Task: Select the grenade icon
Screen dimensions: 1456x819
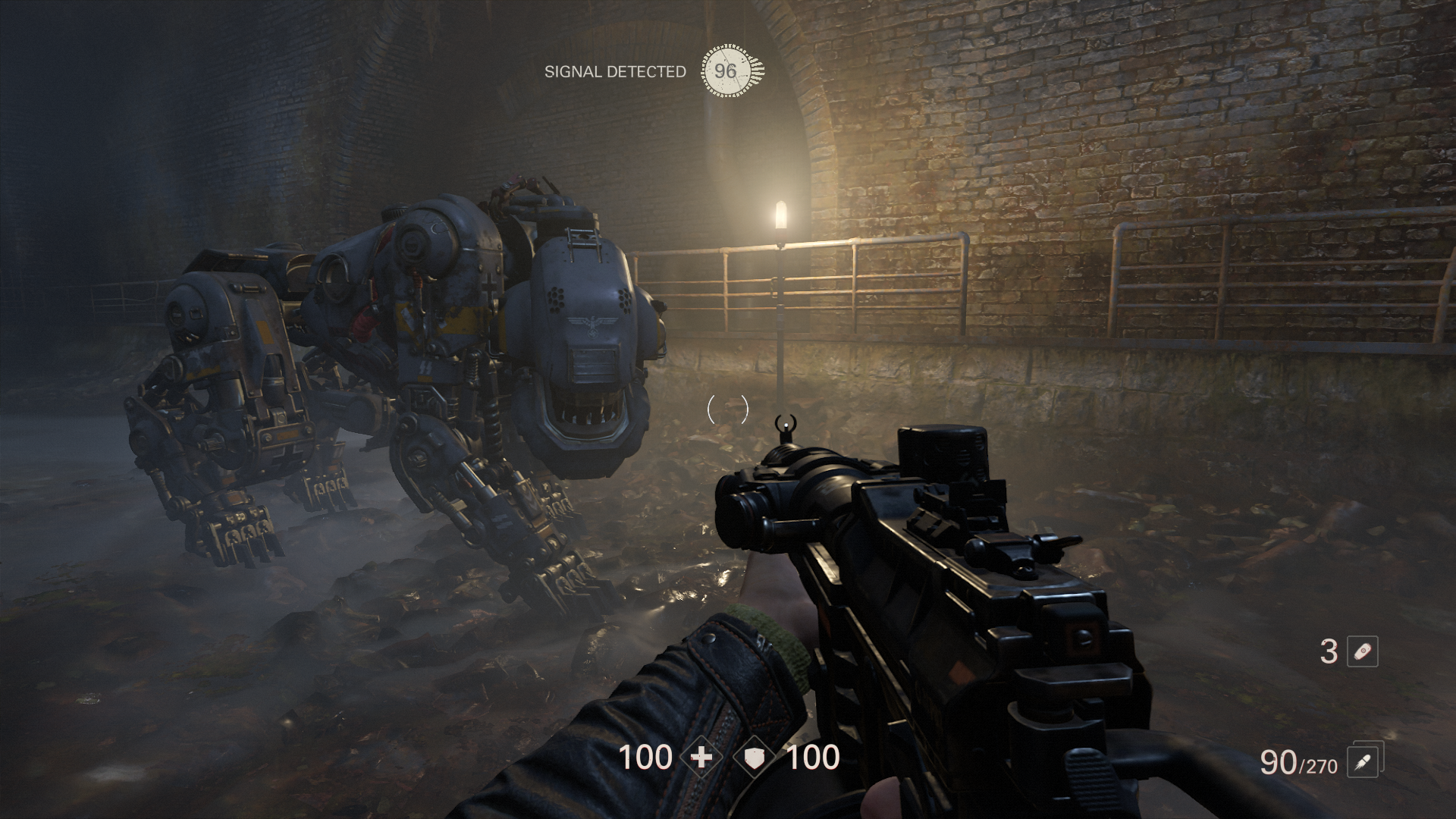Action: (x=1362, y=652)
